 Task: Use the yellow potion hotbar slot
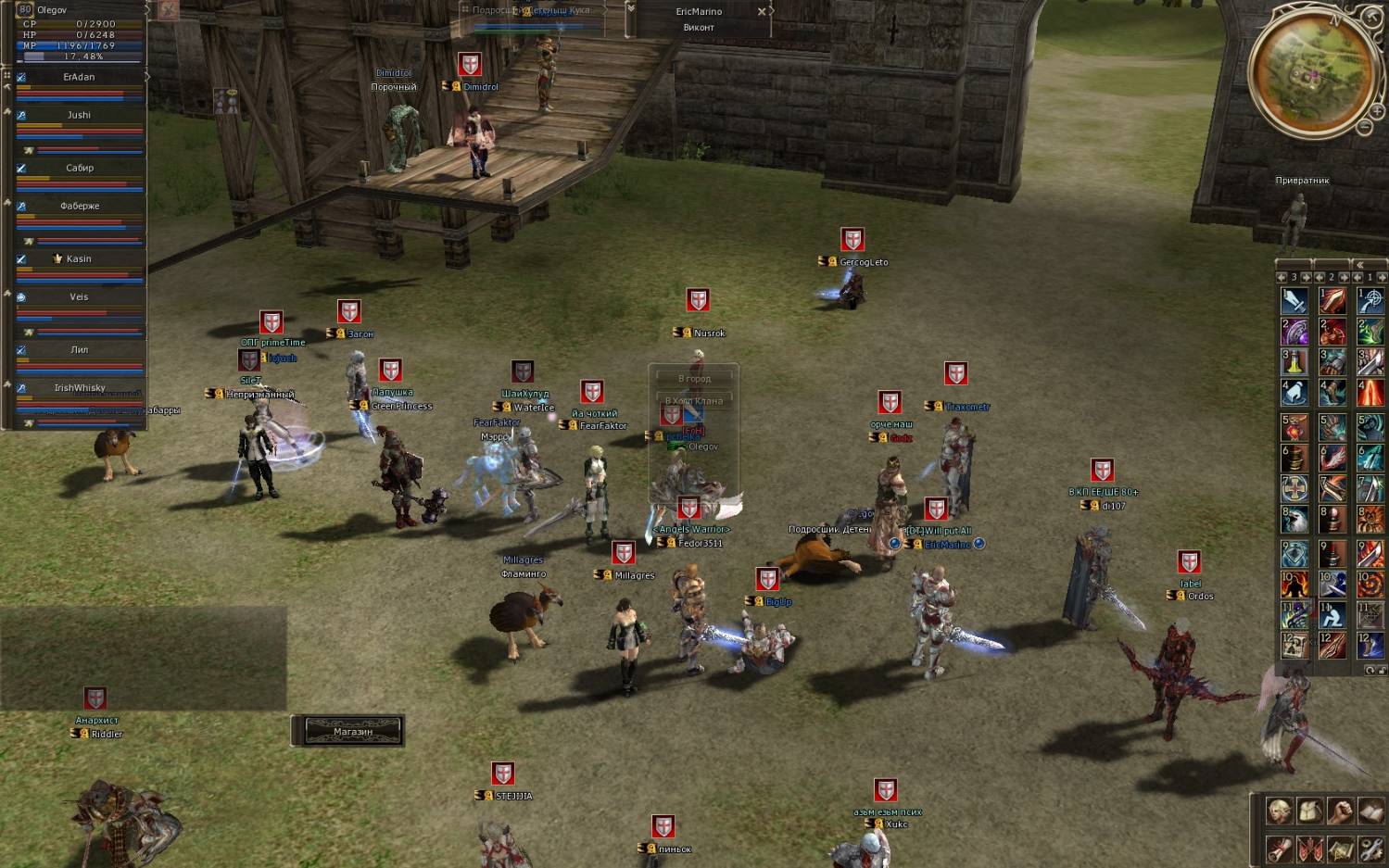tap(1294, 362)
